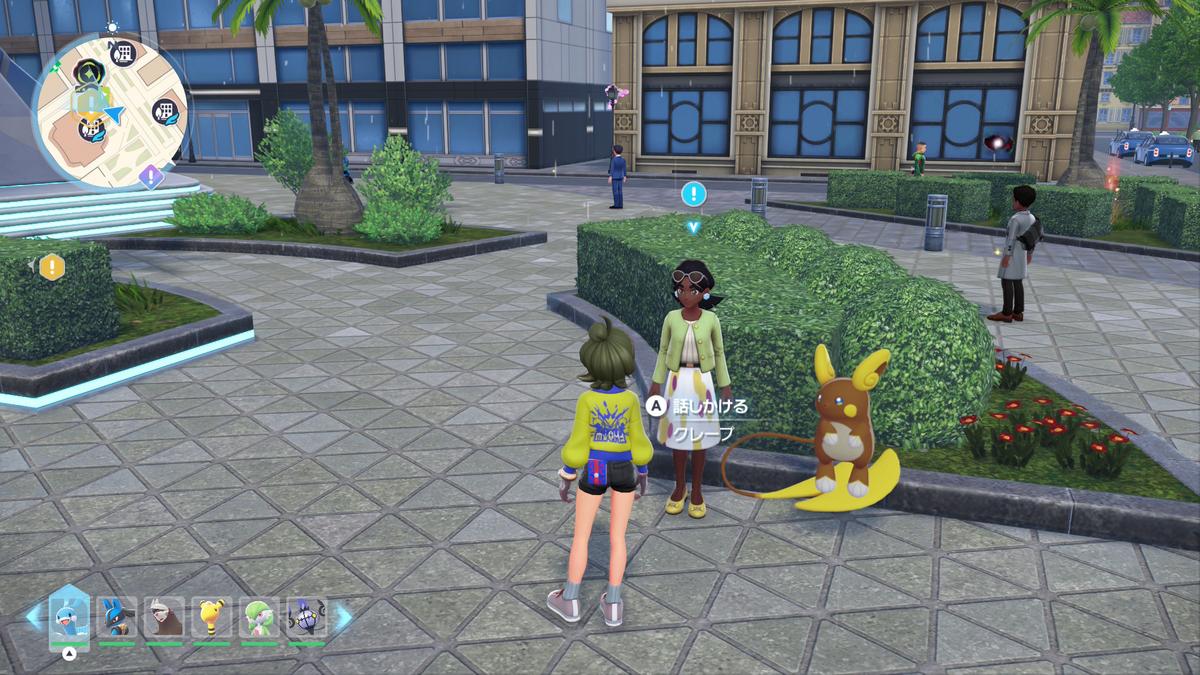Select the purple exclamation marker on the minimap
Screen dimensions: 1200x675
(x=150, y=177)
